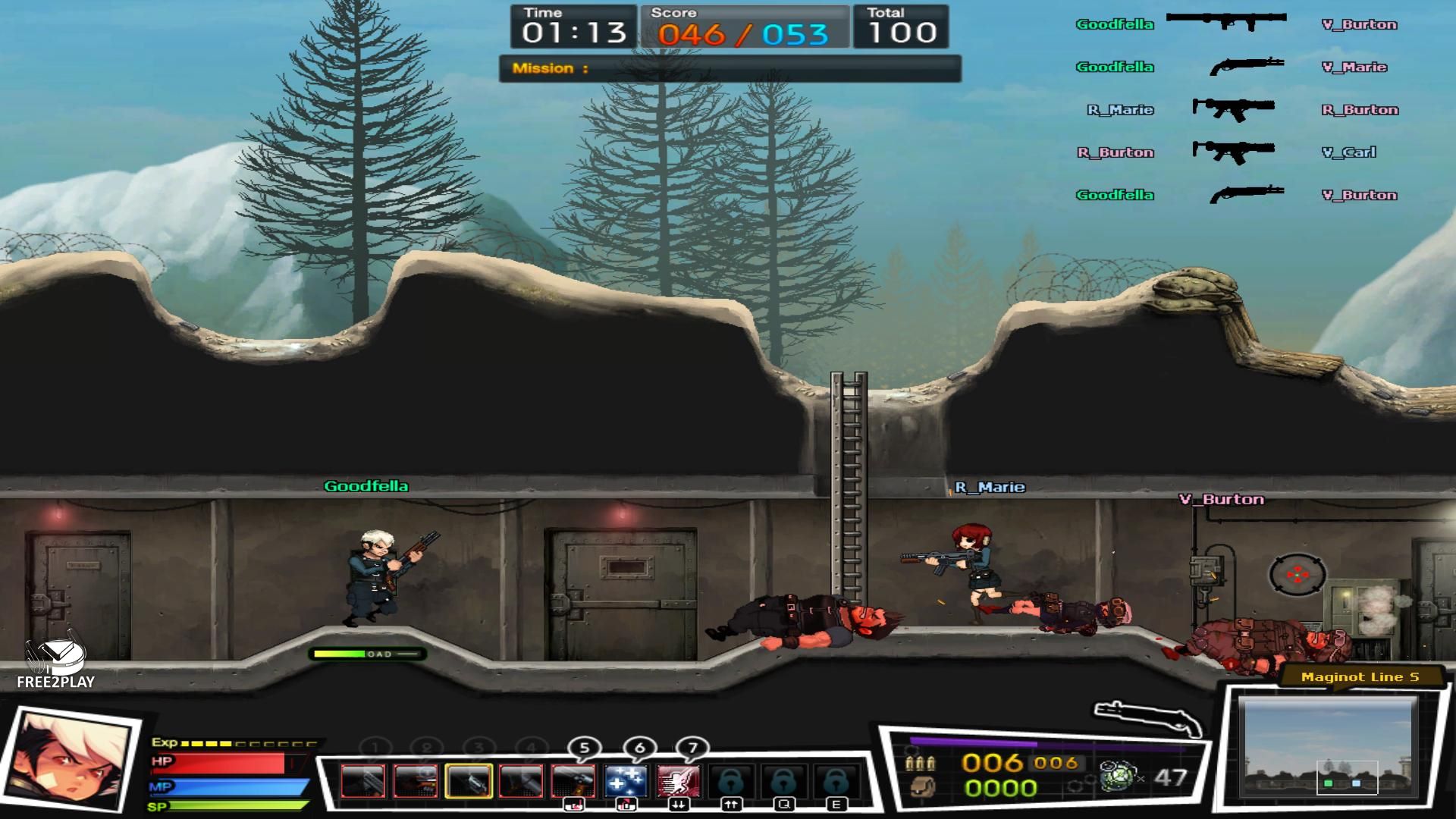1456x819 pixels.
Task: Click the locked slot labeled Q
Action: coord(783,781)
